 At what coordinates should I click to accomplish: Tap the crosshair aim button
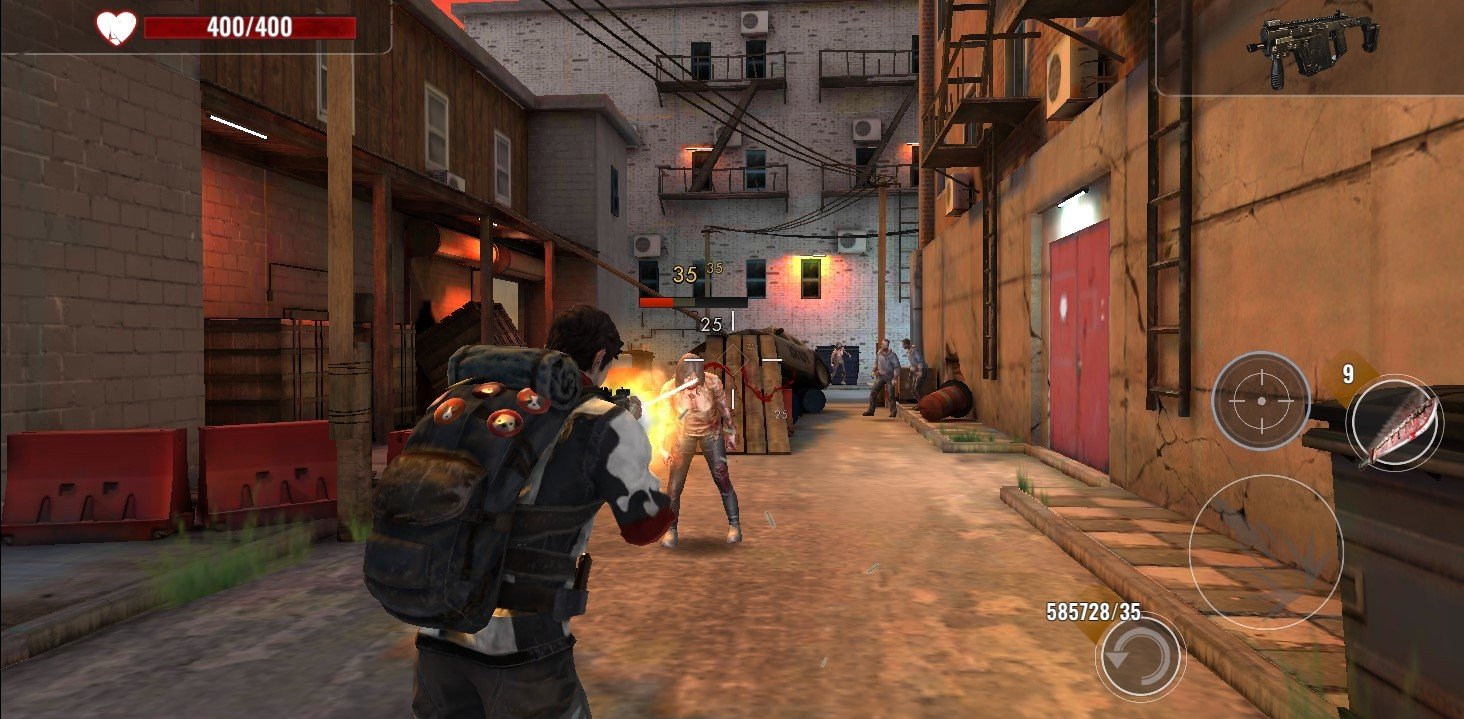tap(1260, 401)
